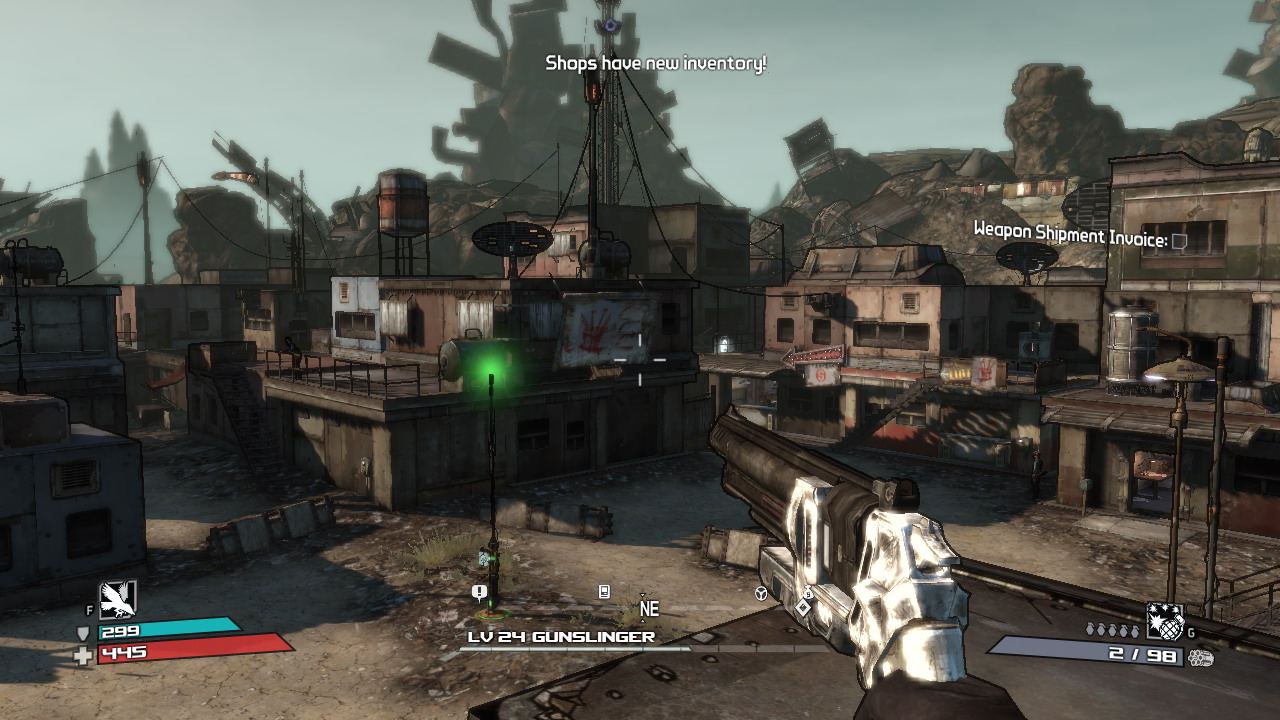The width and height of the screenshot is (1280, 720).
Task: Click the diamond waypoint marker on compass
Action: click(802, 607)
